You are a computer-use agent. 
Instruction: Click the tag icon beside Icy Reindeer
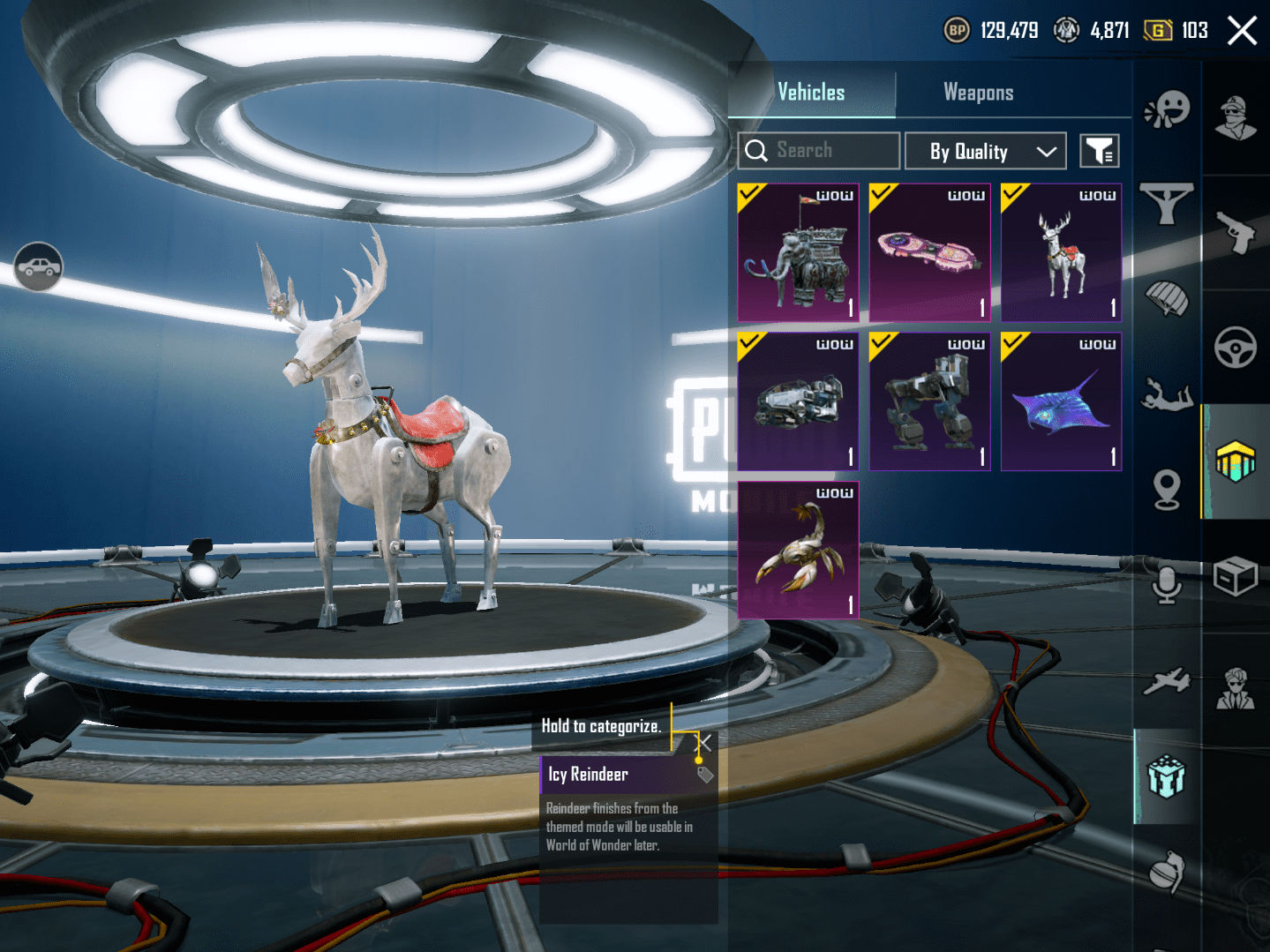705,775
